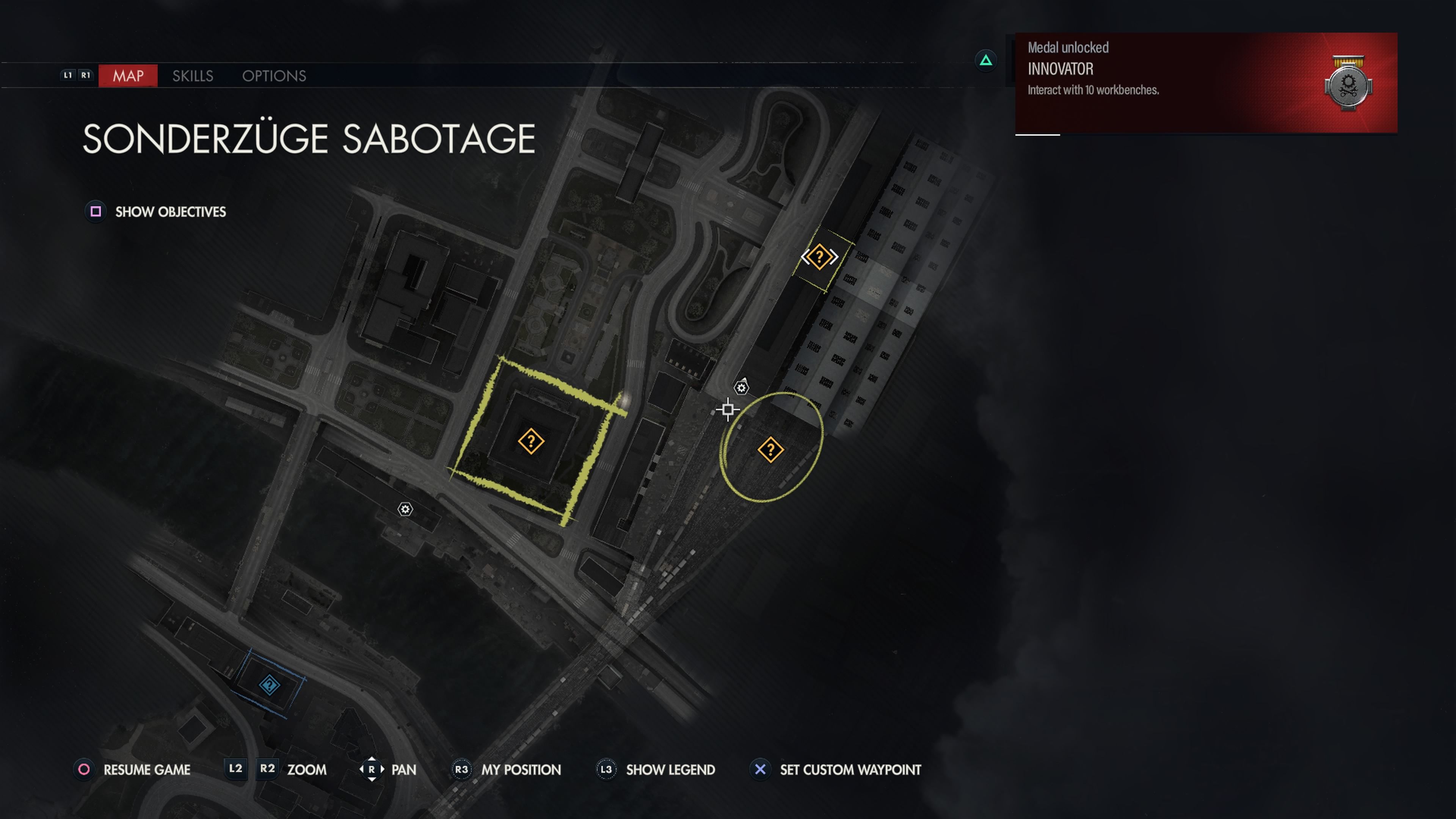
Task: Switch to the Skills tab
Action: pos(192,76)
